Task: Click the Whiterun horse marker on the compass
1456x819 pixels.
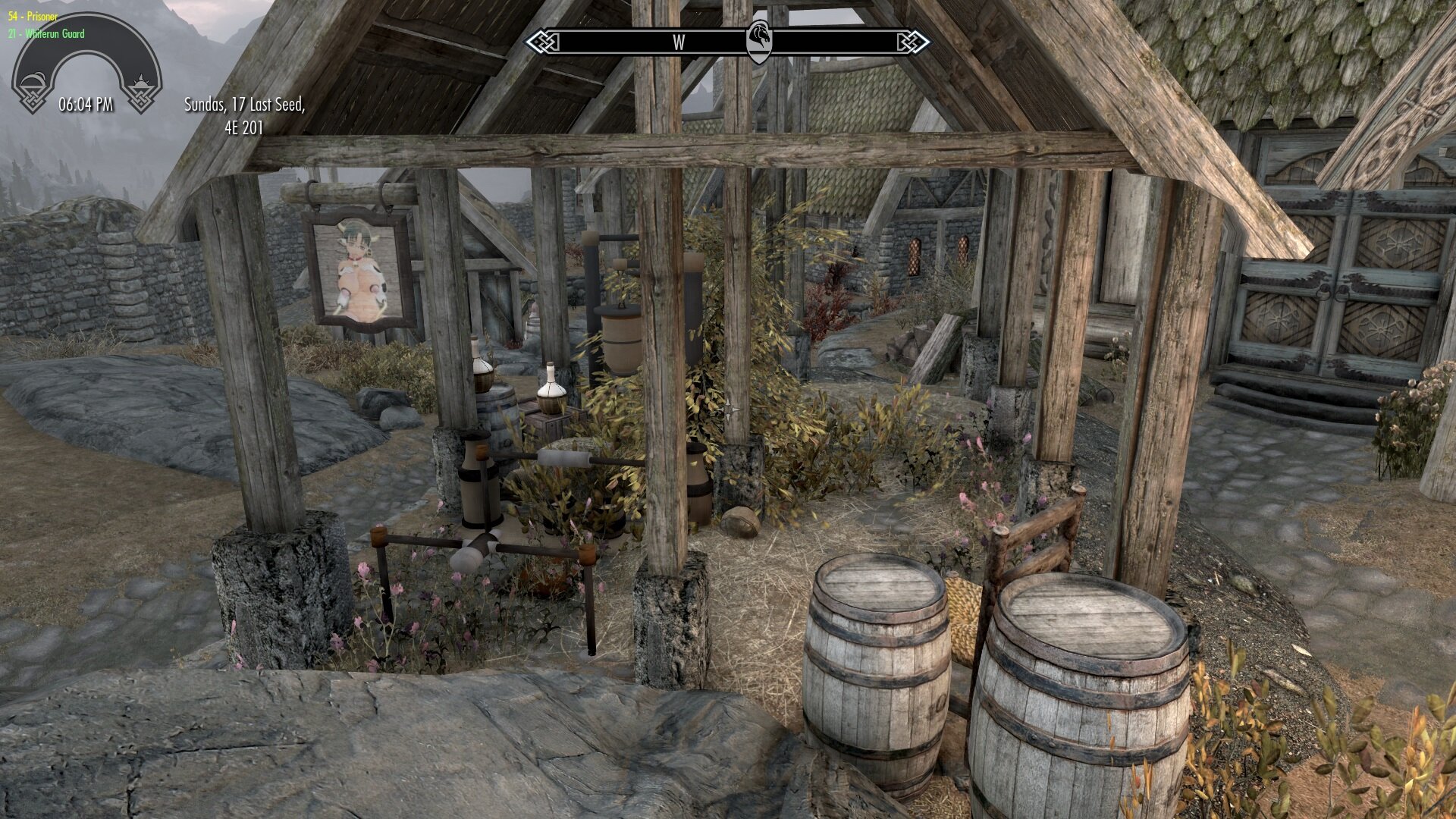Action: (x=759, y=41)
